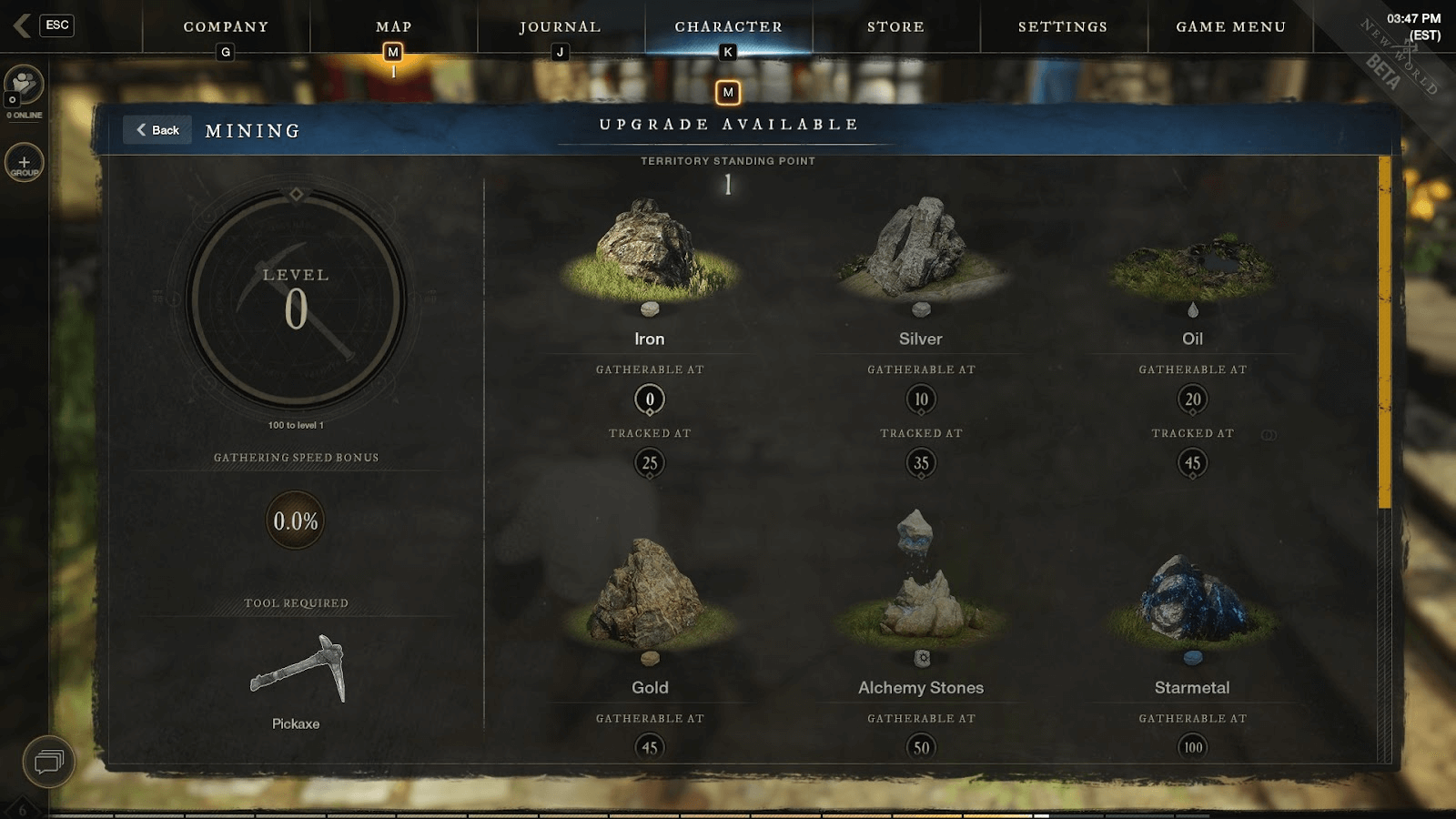Select the Character tab

click(728, 27)
